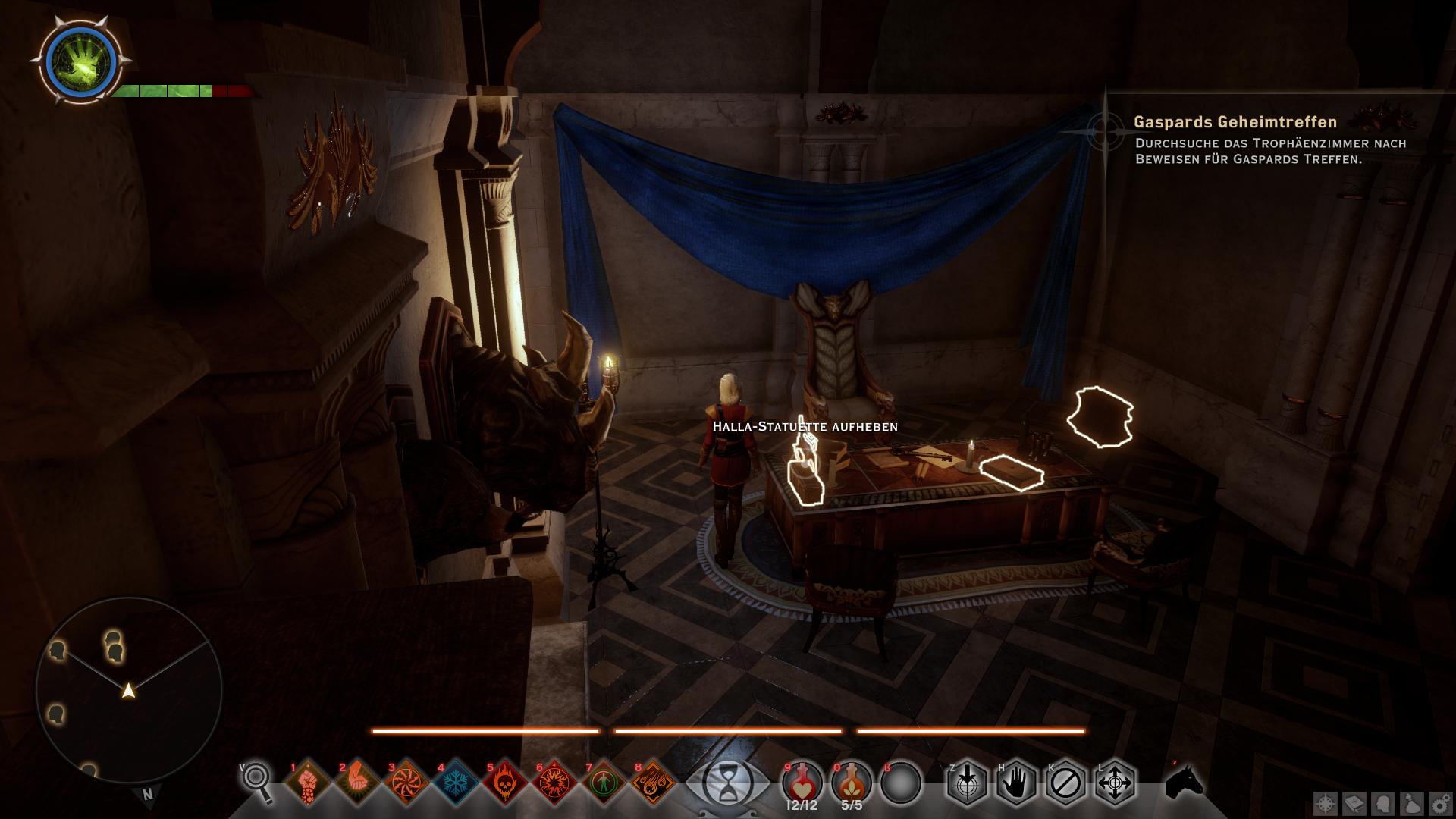Click the disengage slashed-circle command
This screenshot has height=819, width=1456.
1065,782
